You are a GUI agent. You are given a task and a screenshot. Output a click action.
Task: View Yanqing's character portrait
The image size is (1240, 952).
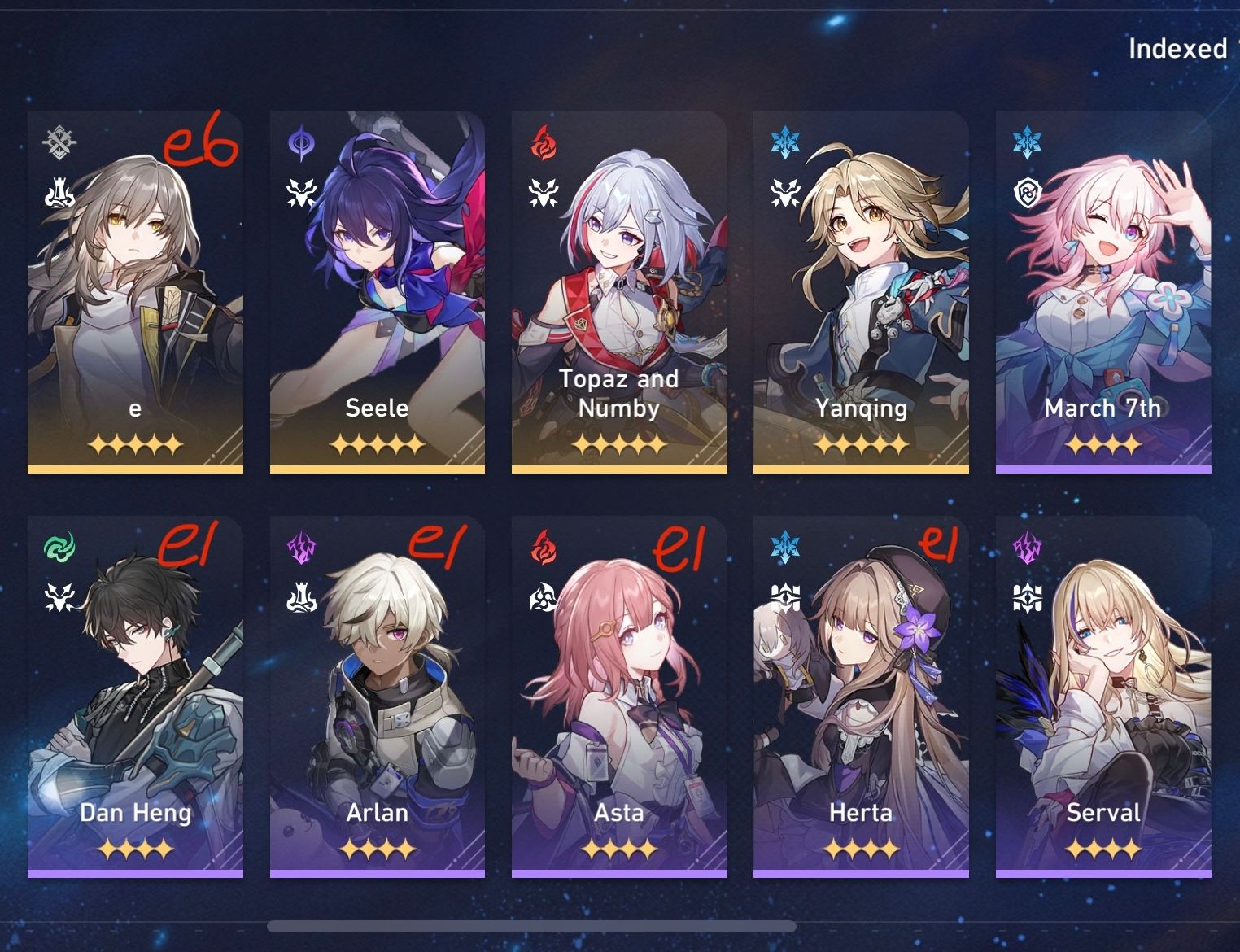[x=860, y=269]
